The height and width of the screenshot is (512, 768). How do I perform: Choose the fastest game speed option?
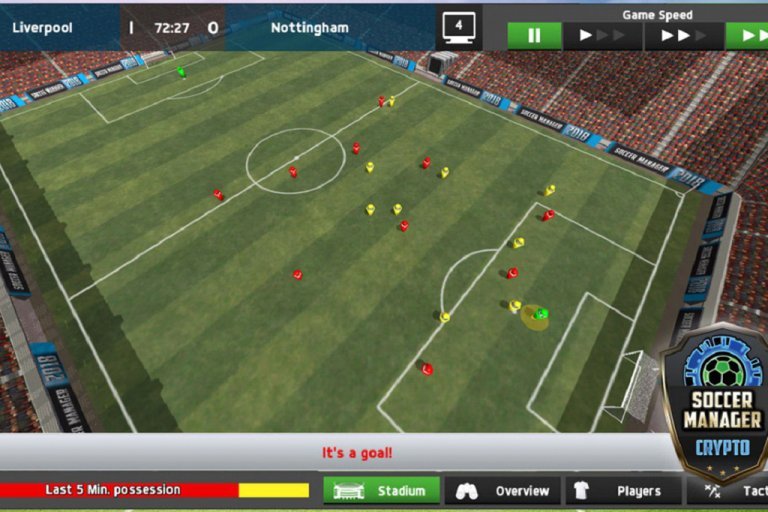[x=750, y=36]
